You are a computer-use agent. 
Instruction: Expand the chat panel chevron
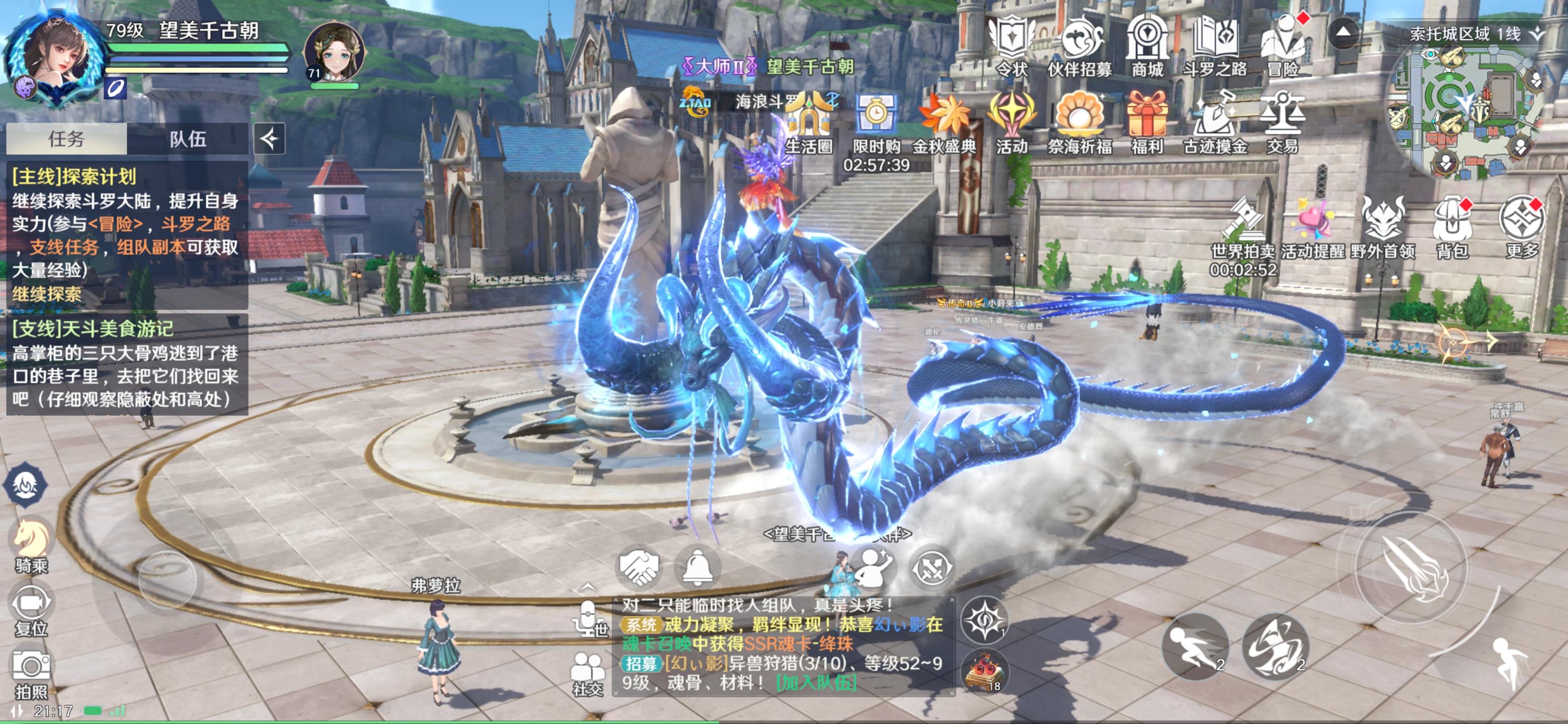click(x=588, y=588)
